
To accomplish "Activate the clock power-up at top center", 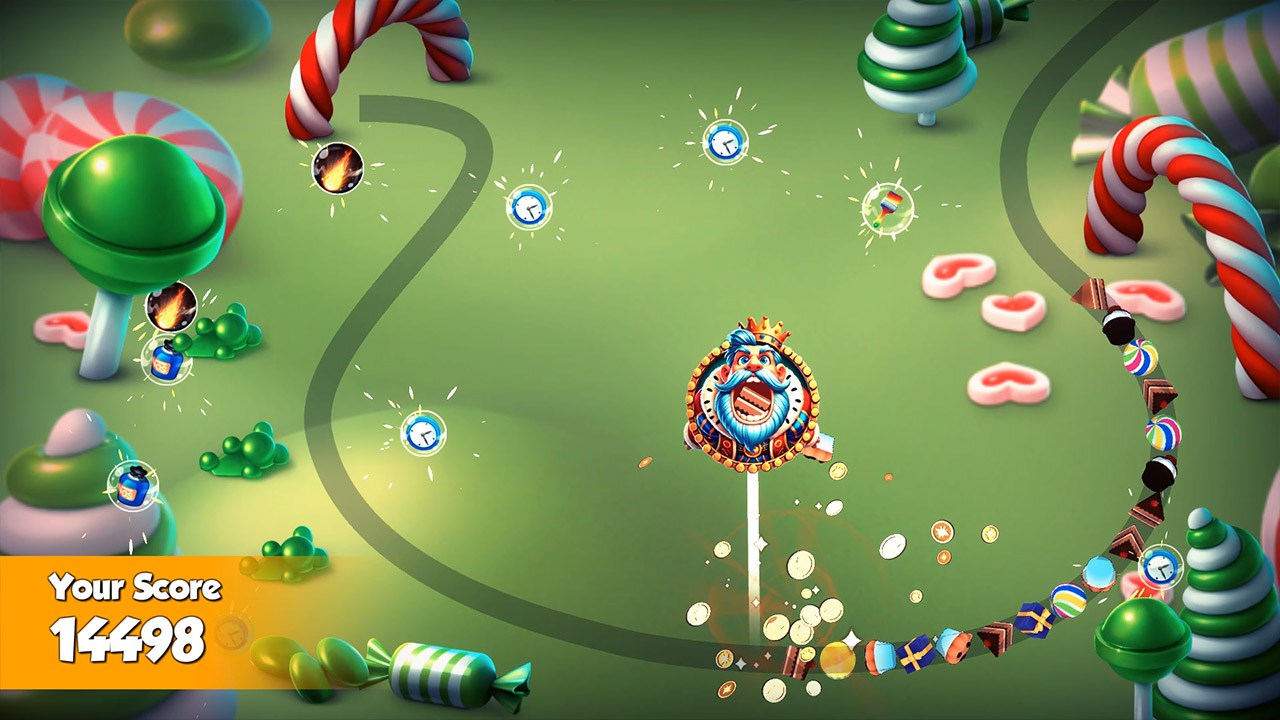I will tap(726, 141).
